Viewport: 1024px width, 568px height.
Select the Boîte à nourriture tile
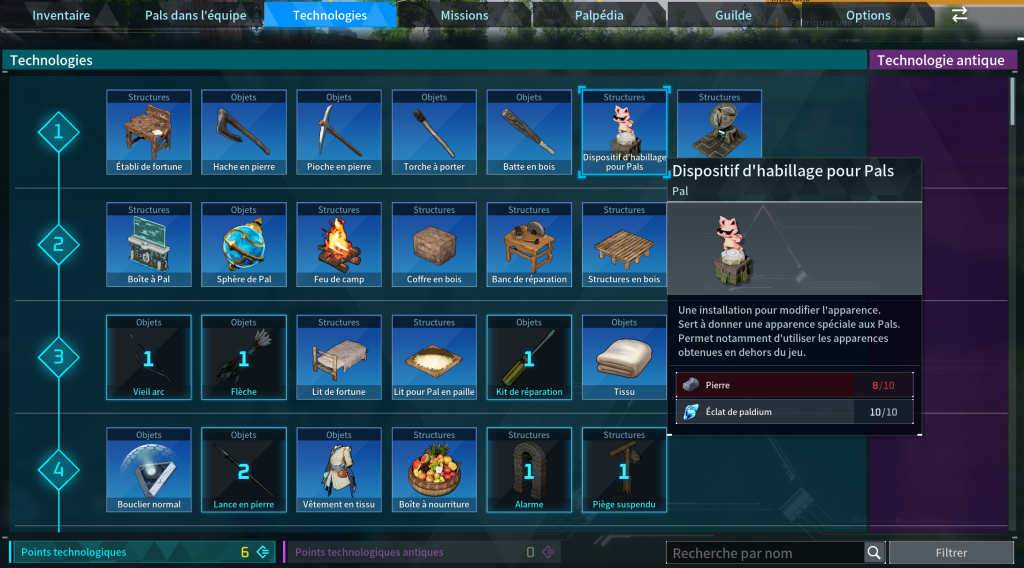pos(434,470)
